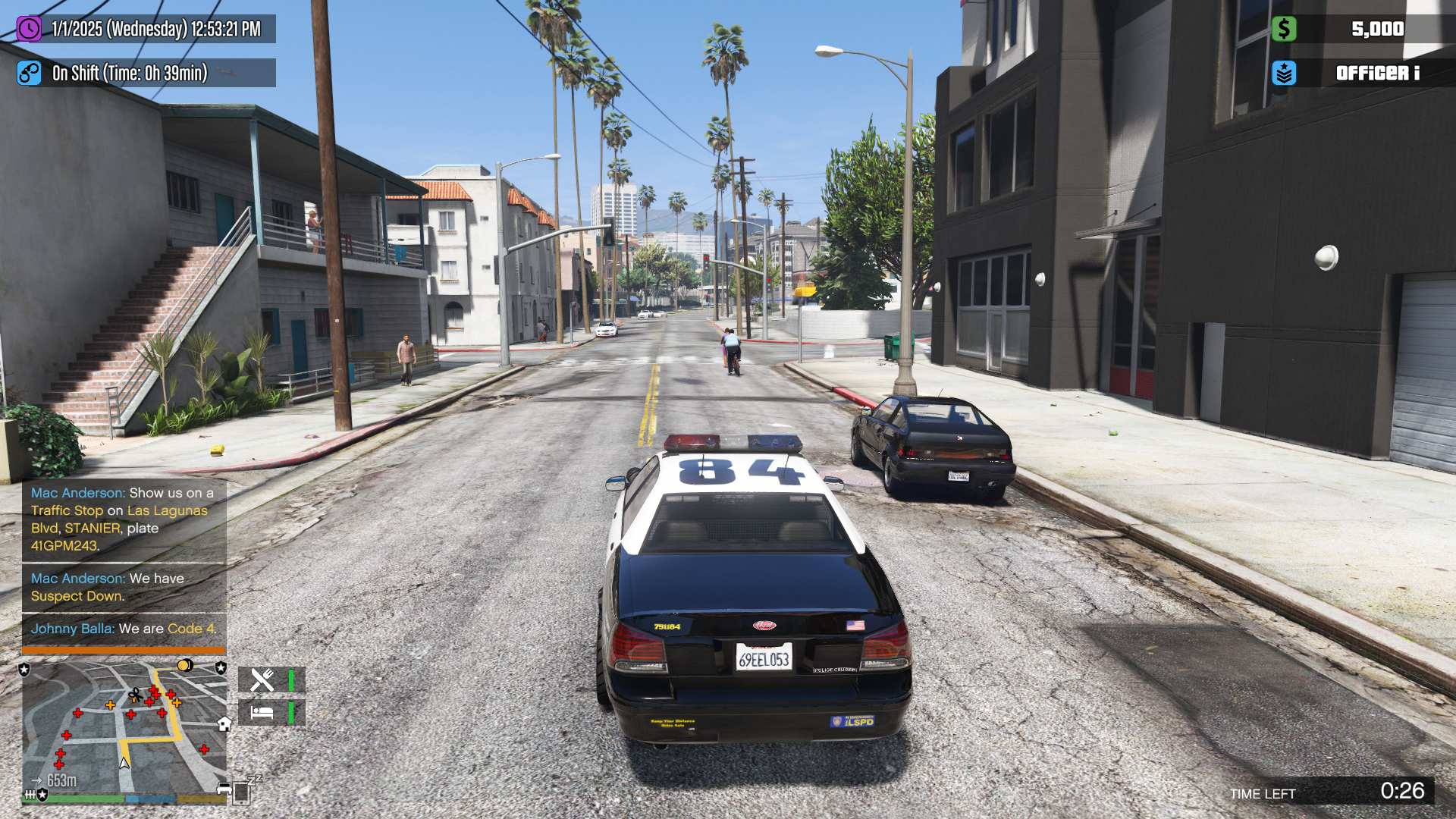Viewport: 1456px width, 819px height.
Task: Select the bed sleep status icon
Action: tap(262, 713)
